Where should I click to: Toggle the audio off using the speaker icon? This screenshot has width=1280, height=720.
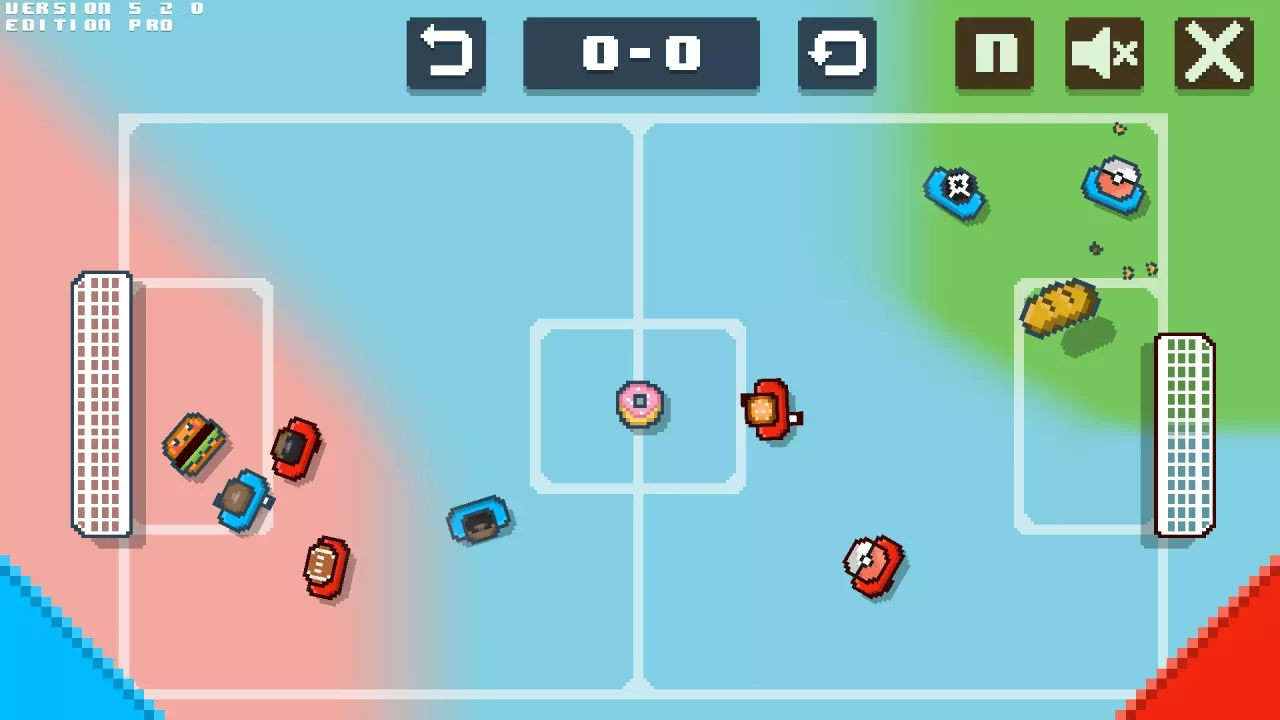(x=1104, y=55)
